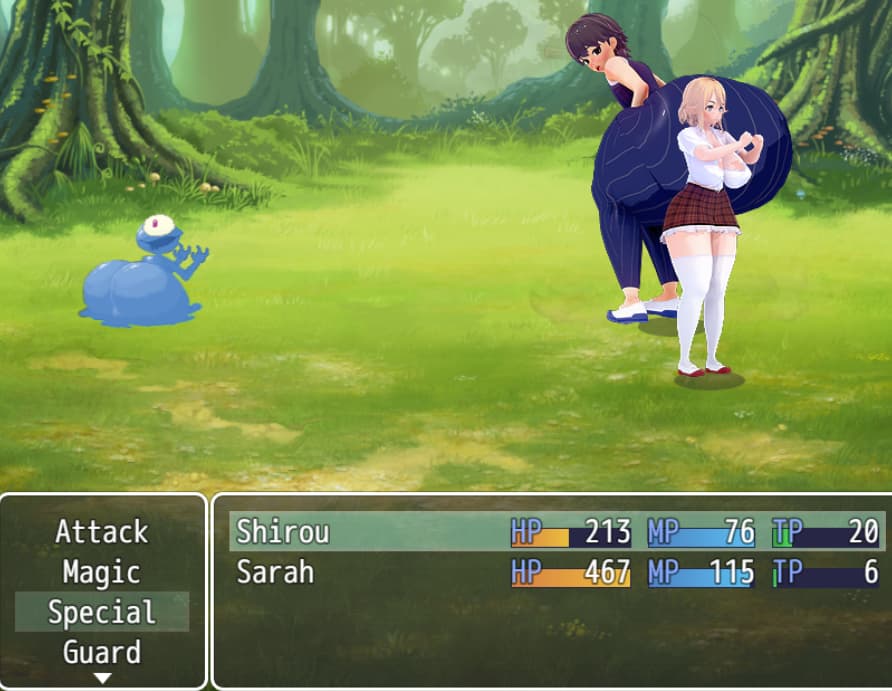Click the command menu's down arrow
This screenshot has width=892, height=691.
pyautogui.click(x=102, y=678)
